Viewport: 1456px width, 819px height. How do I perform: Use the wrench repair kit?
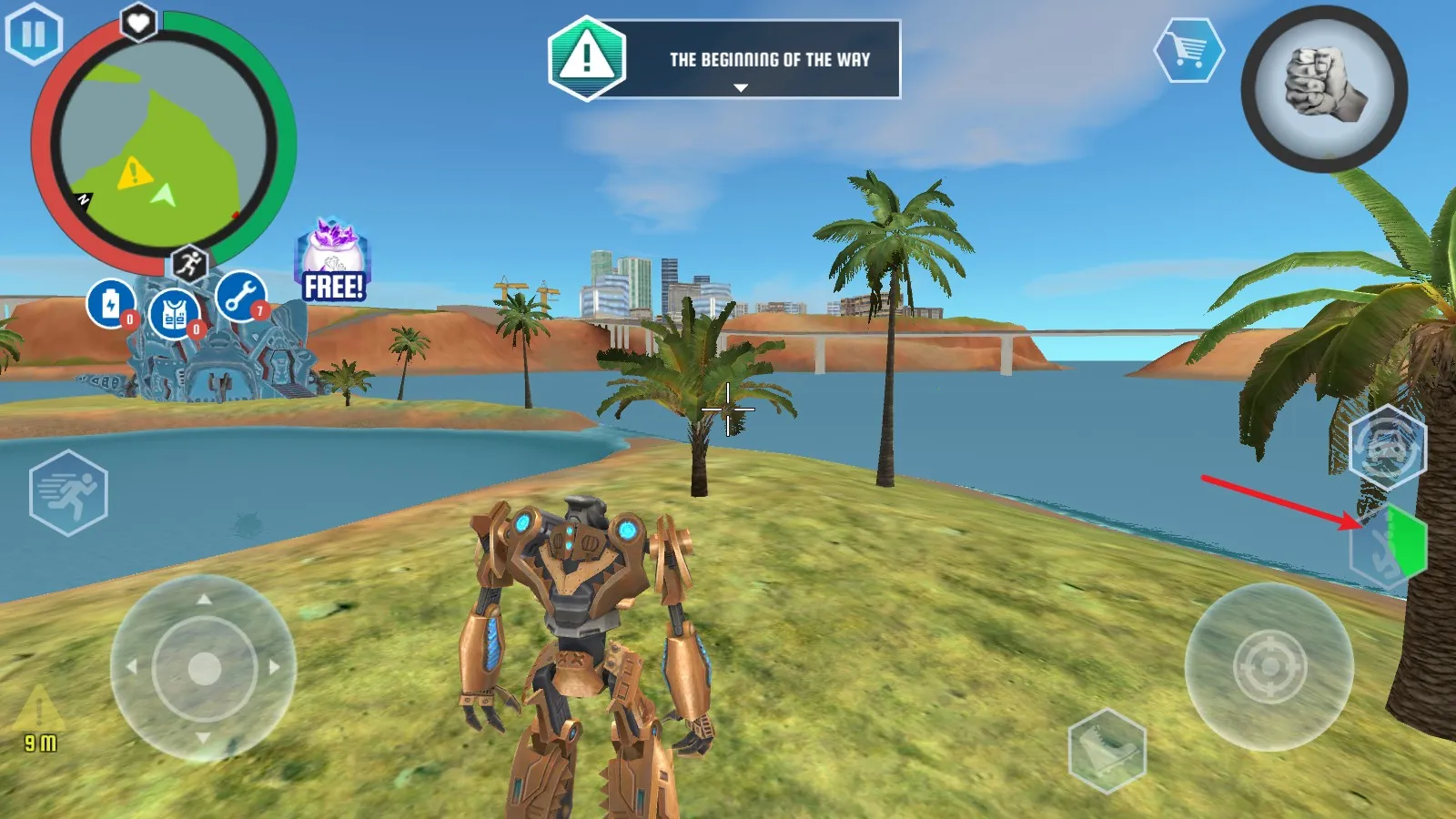tap(240, 297)
